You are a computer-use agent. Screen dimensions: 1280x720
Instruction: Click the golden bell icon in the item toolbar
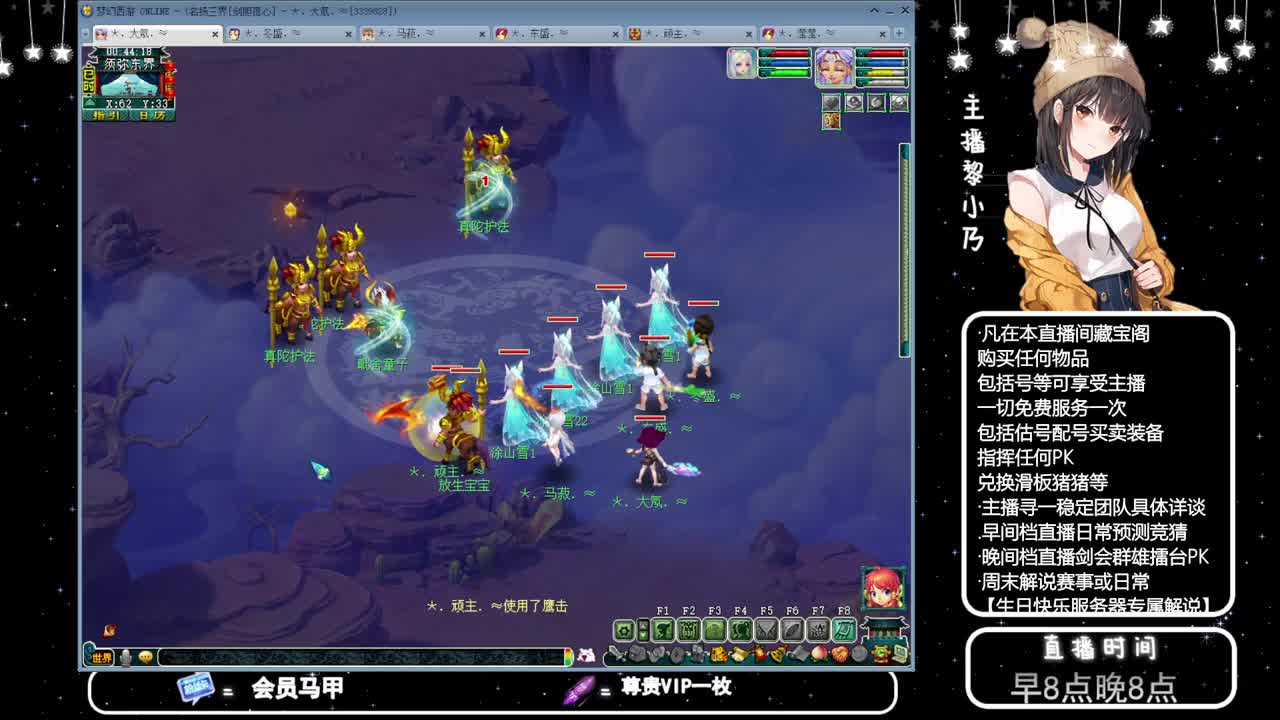pyautogui.click(x=776, y=654)
